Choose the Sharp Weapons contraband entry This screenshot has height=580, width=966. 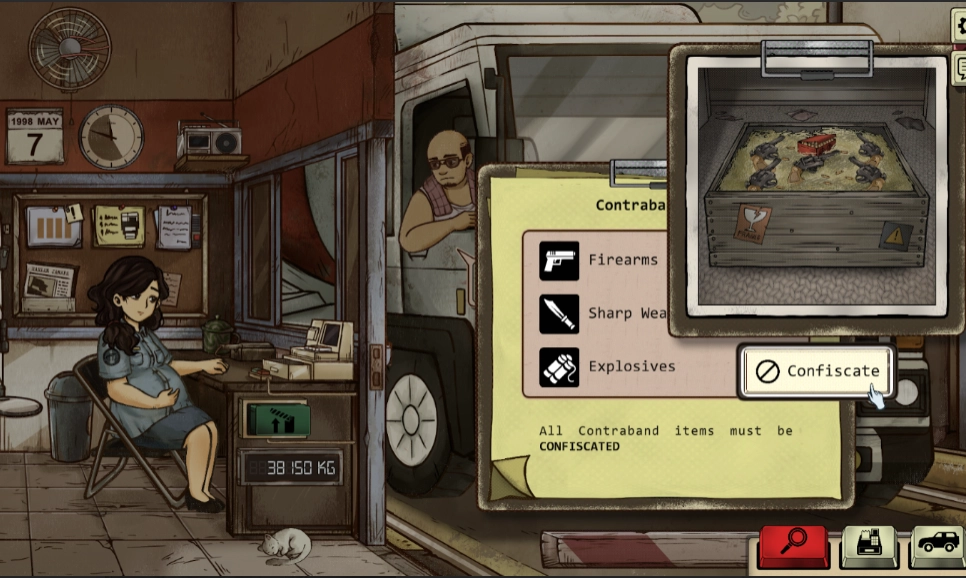(602, 313)
